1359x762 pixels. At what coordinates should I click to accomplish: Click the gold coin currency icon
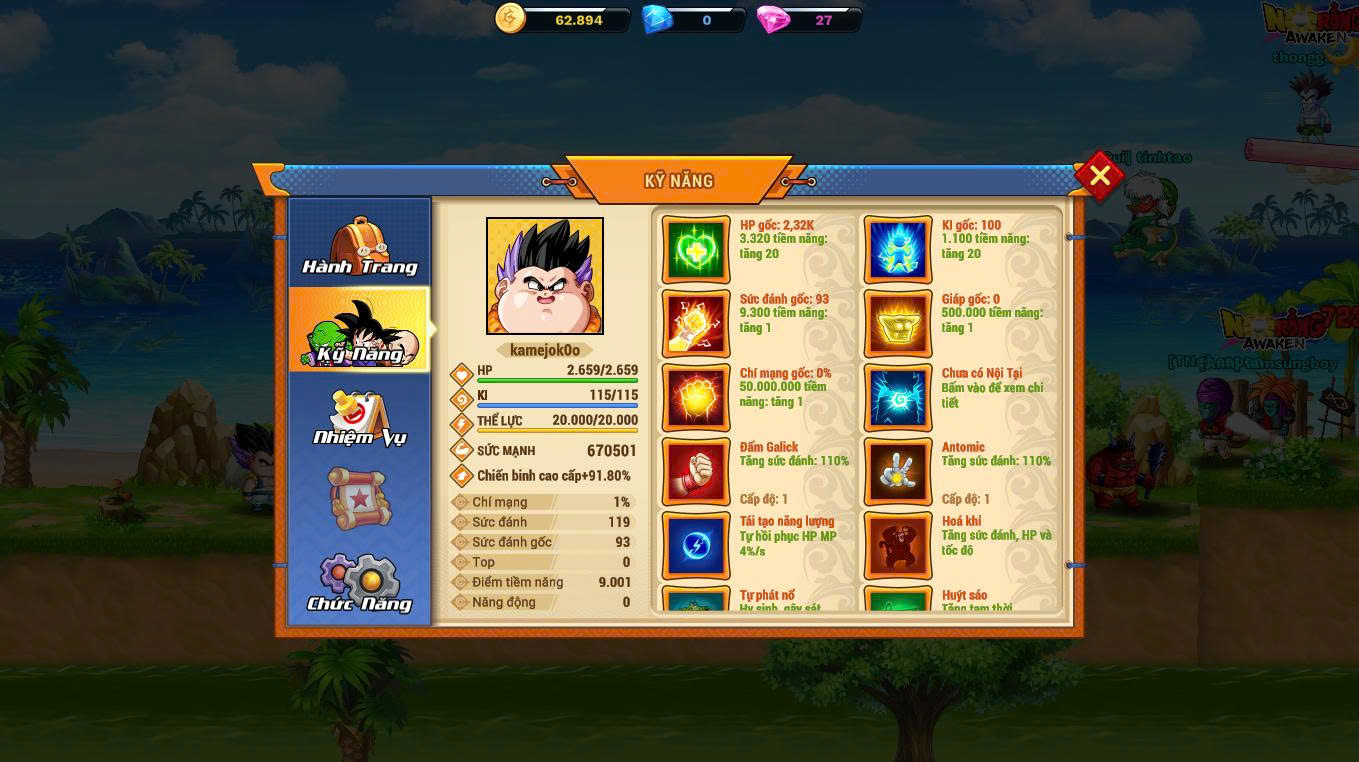[511, 18]
